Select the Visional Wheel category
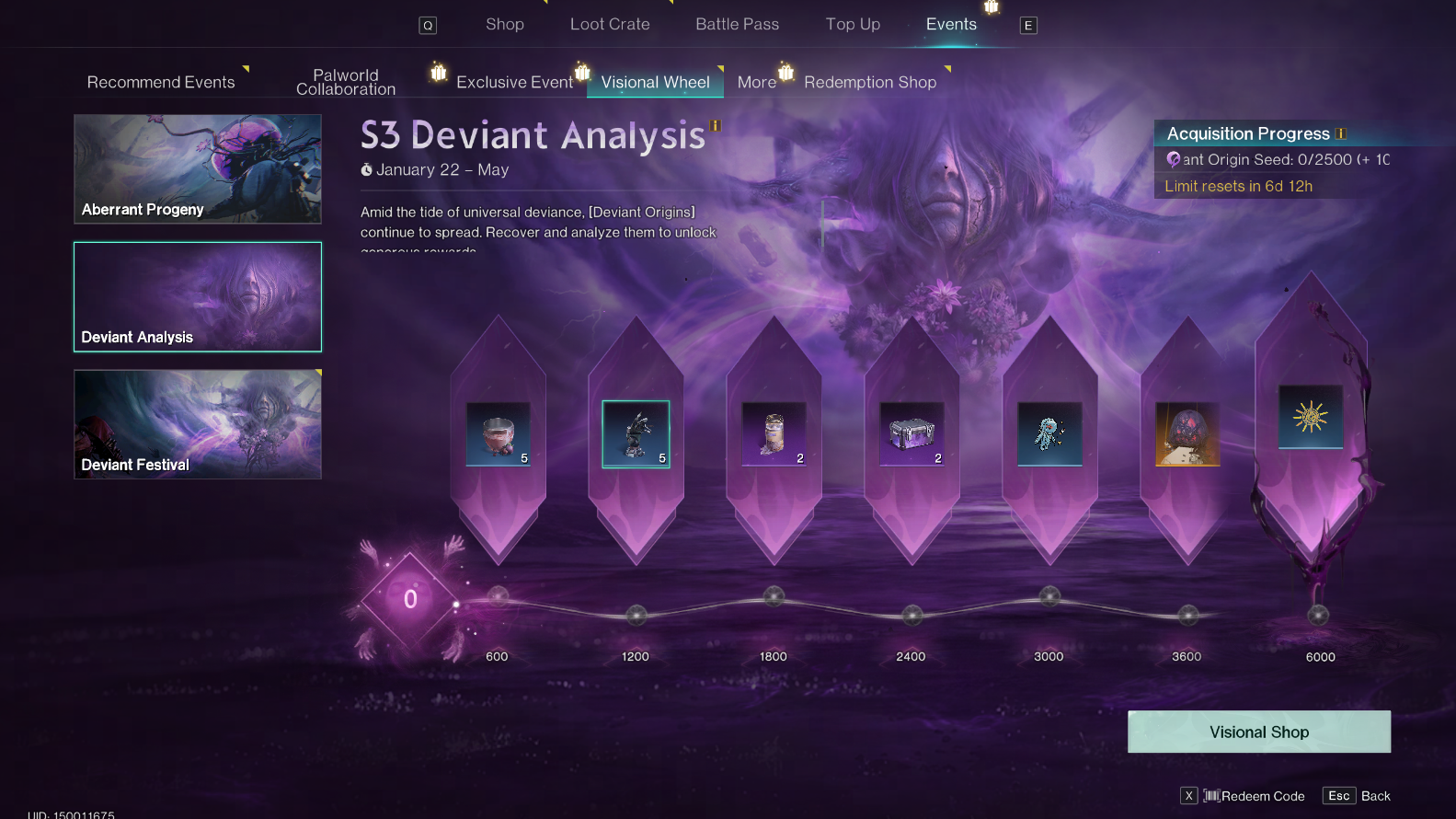The width and height of the screenshot is (1456, 819). point(655,82)
